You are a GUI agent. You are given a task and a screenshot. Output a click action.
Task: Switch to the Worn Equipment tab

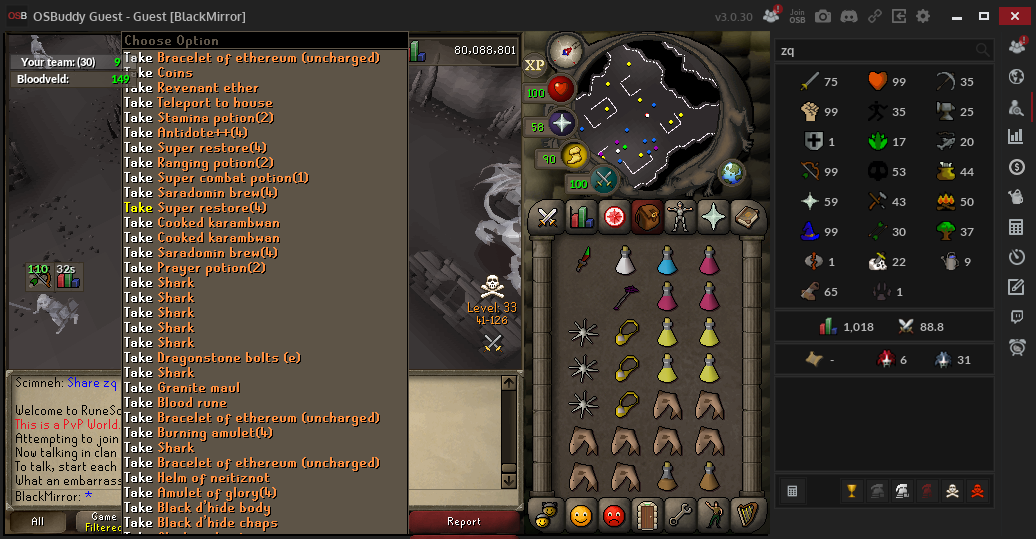pos(680,216)
